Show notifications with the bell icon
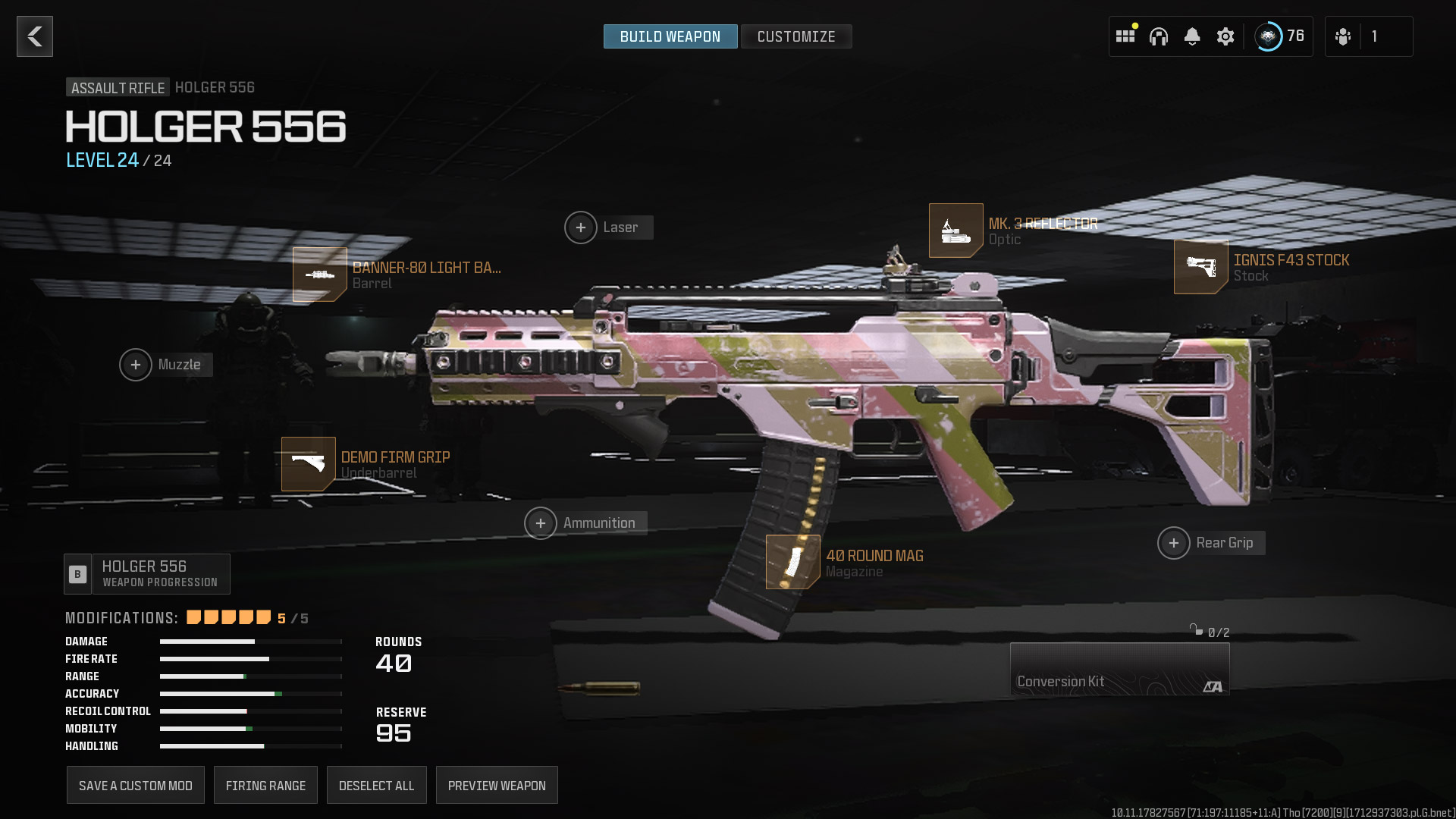Image resolution: width=1456 pixels, height=819 pixels. tap(1192, 36)
